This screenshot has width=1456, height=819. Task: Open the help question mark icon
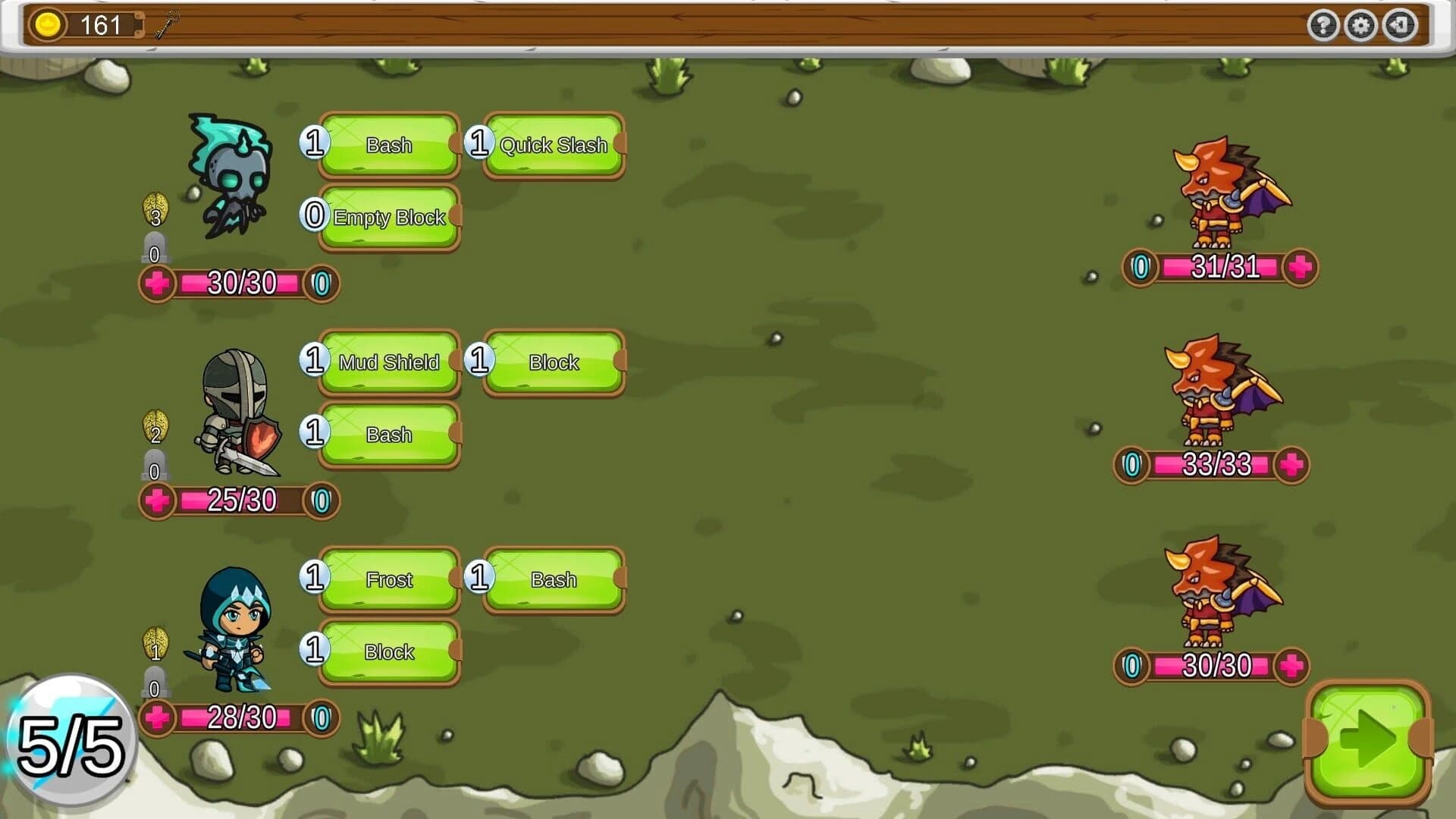tap(1324, 26)
